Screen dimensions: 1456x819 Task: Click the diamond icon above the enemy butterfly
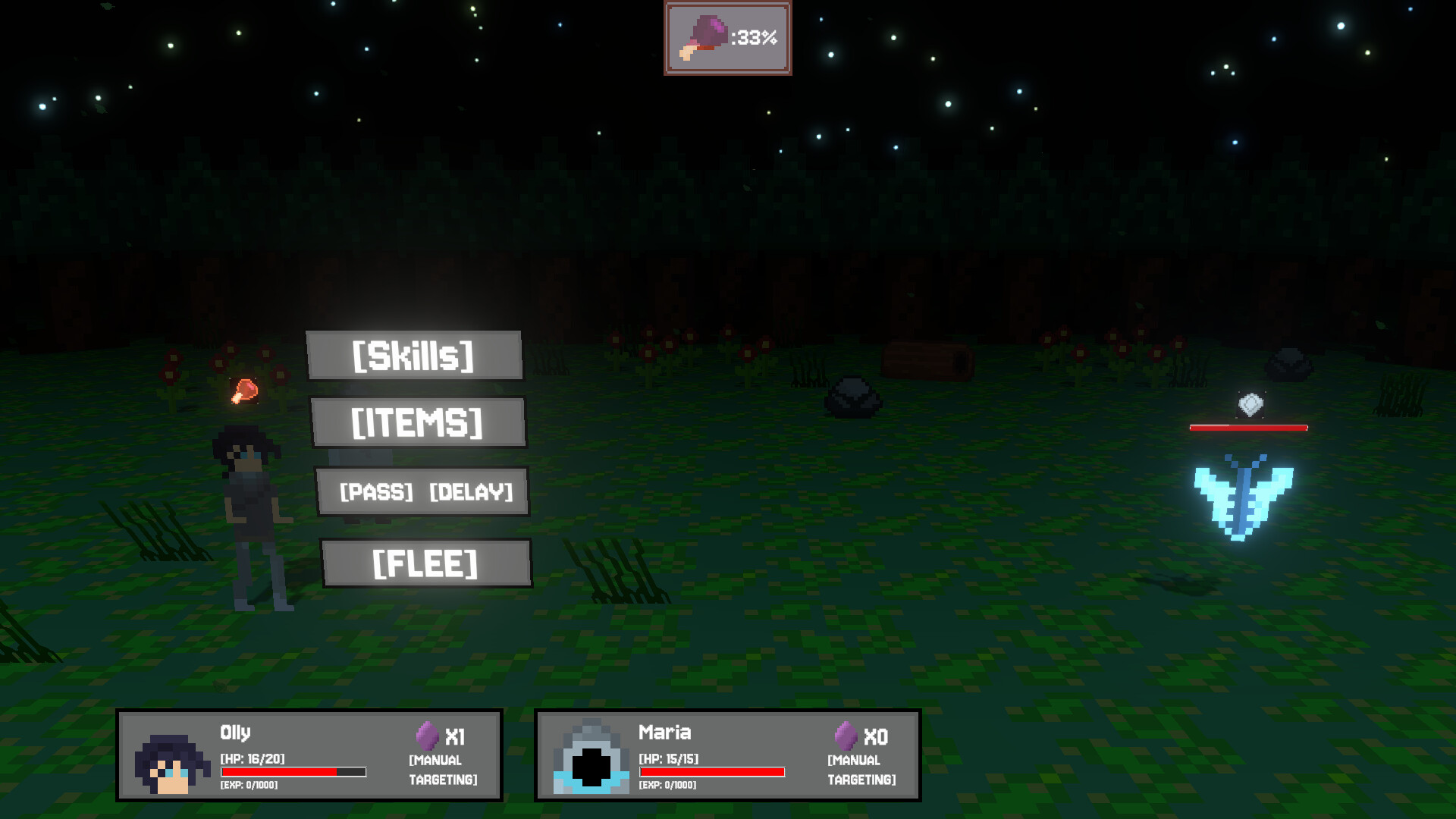(x=1250, y=405)
